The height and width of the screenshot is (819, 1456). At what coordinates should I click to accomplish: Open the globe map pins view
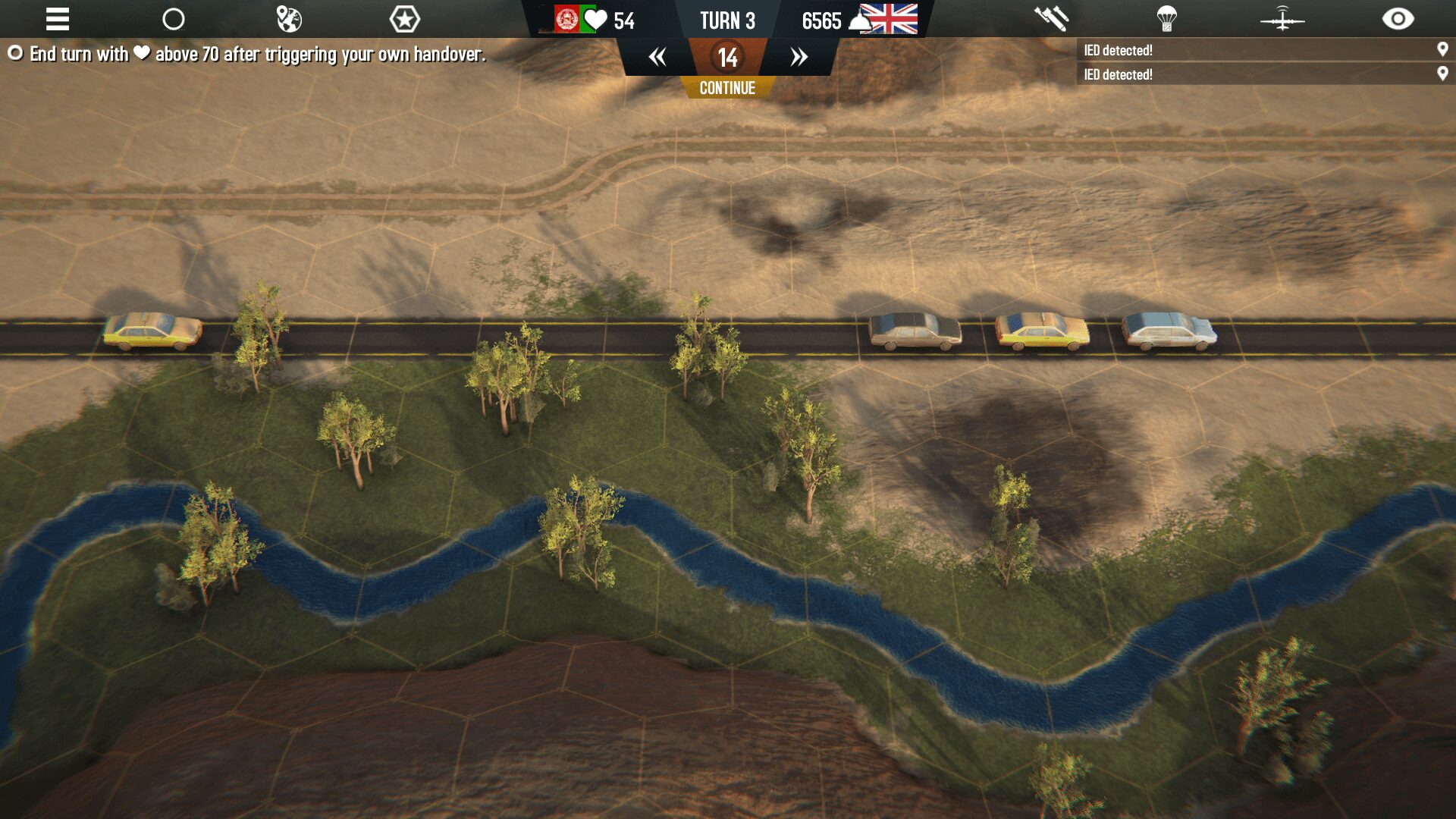[289, 19]
